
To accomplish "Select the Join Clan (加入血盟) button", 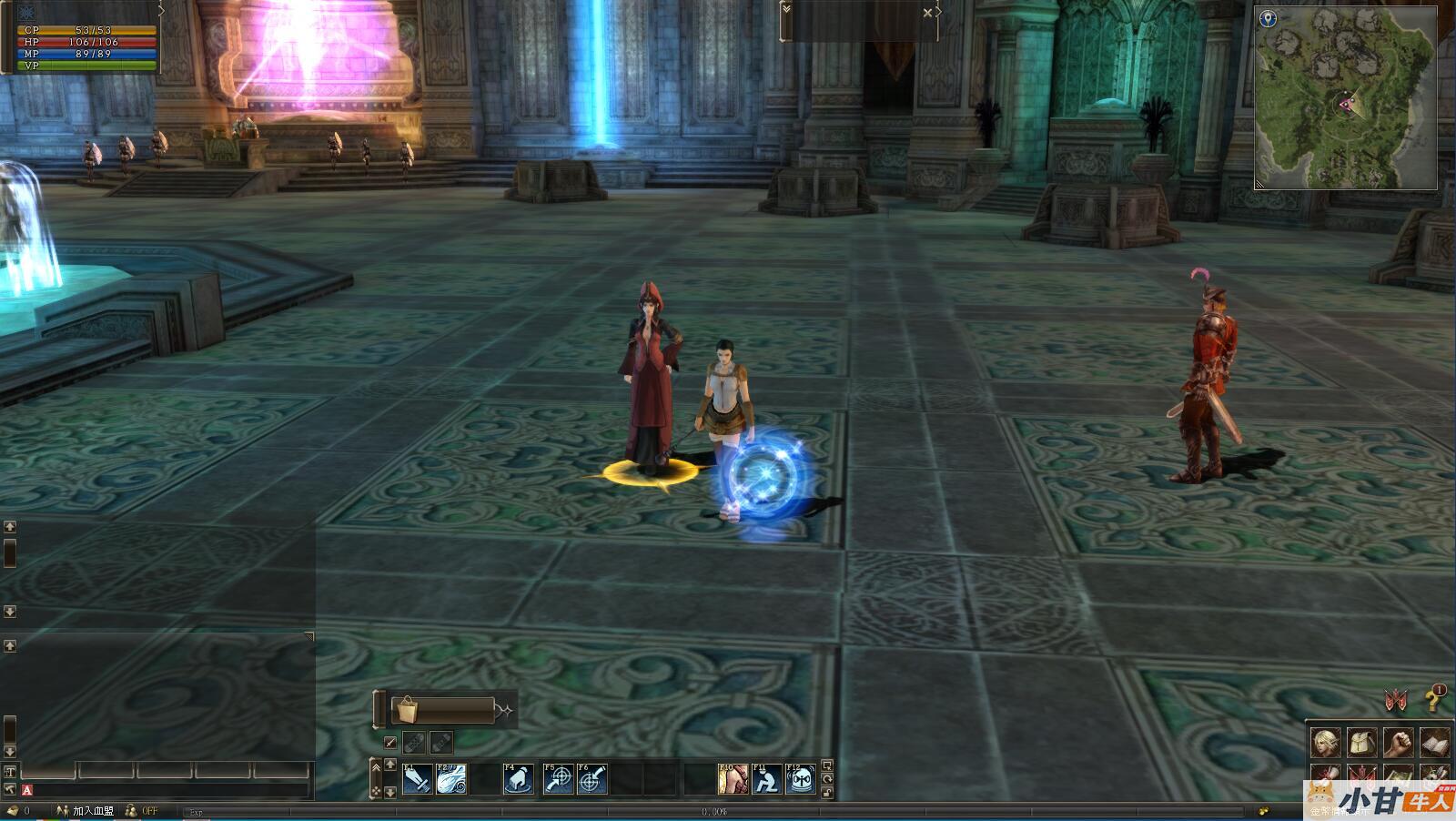I will (x=86, y=810).
